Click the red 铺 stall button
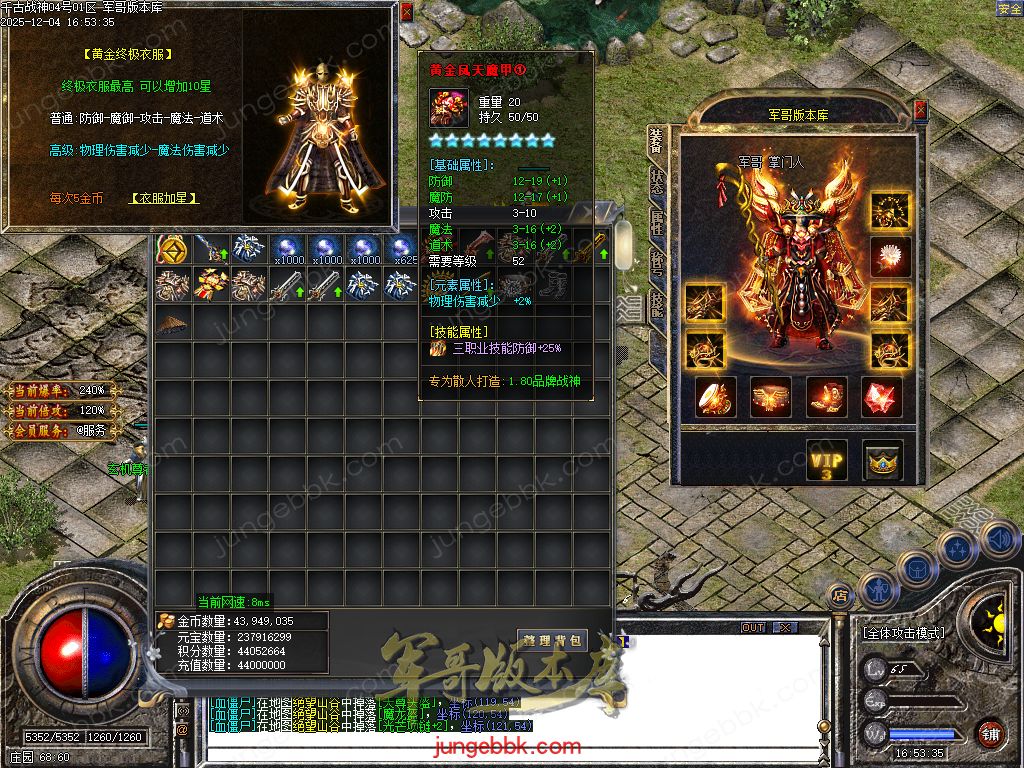 coord(990,733)
